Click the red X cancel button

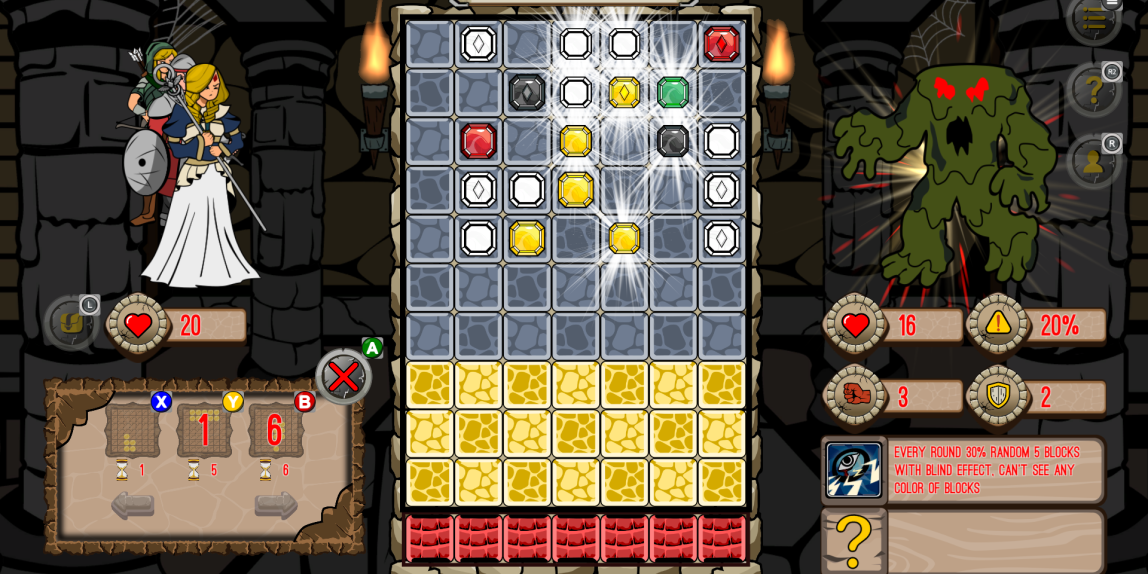(x=343, y=377)
